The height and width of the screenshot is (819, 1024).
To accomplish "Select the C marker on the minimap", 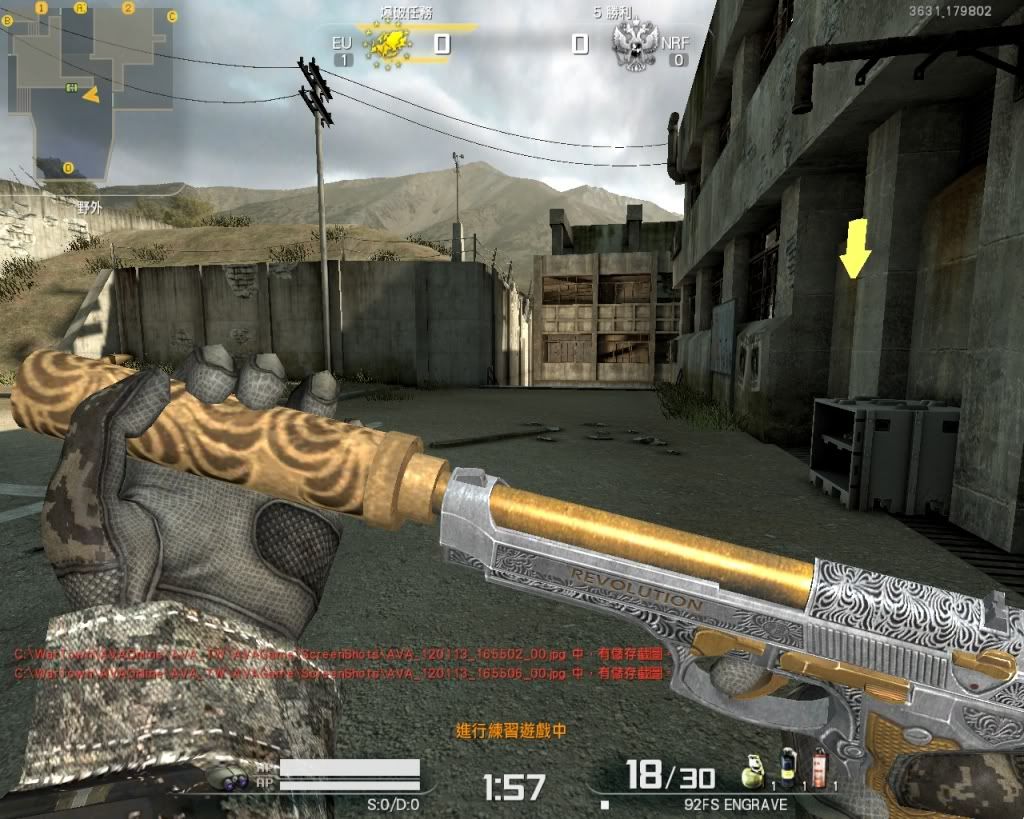I will point(172,17).
